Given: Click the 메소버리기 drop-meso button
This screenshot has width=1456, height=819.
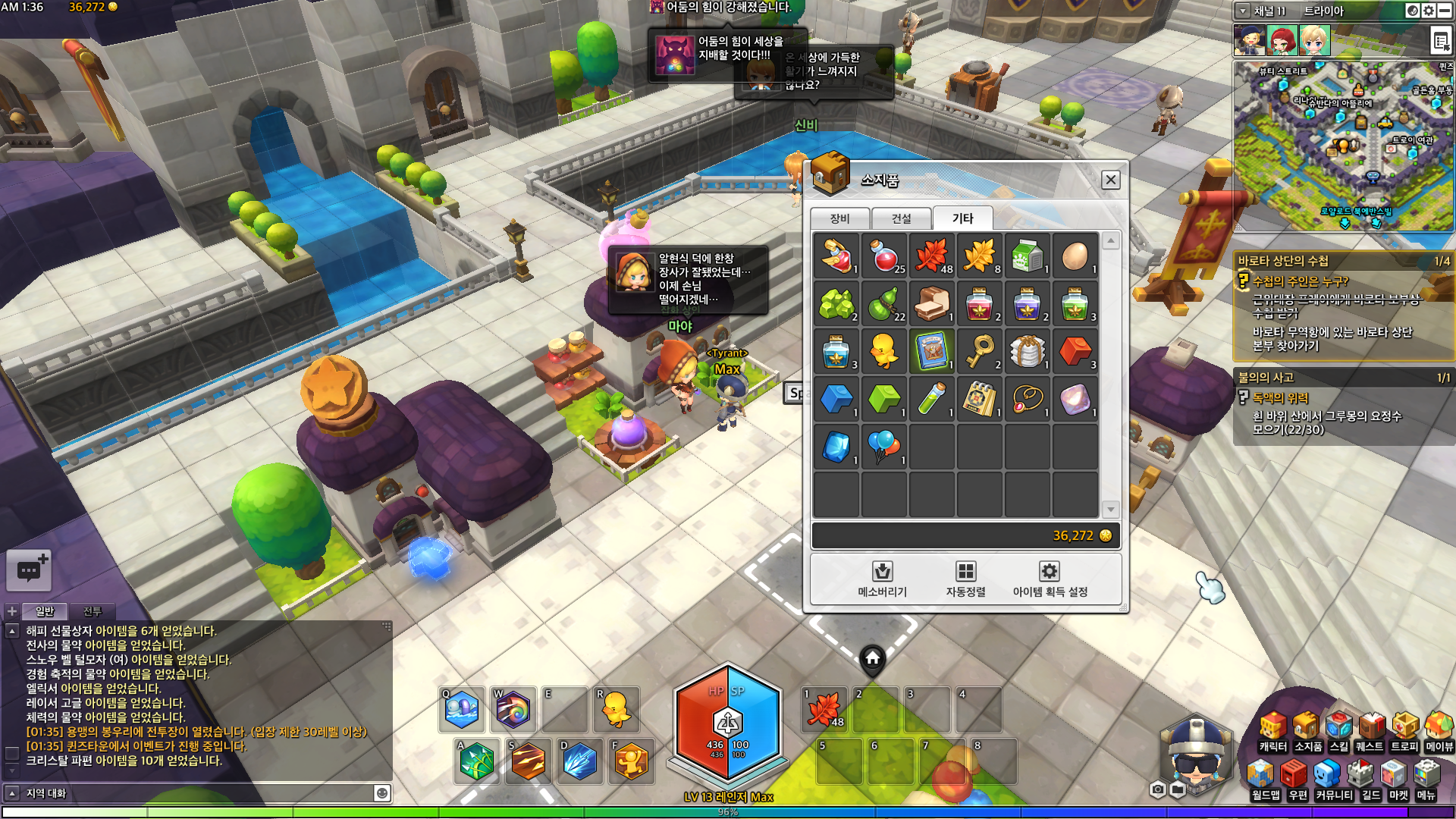Looking at the screenshot, I should tap(882, 579).
